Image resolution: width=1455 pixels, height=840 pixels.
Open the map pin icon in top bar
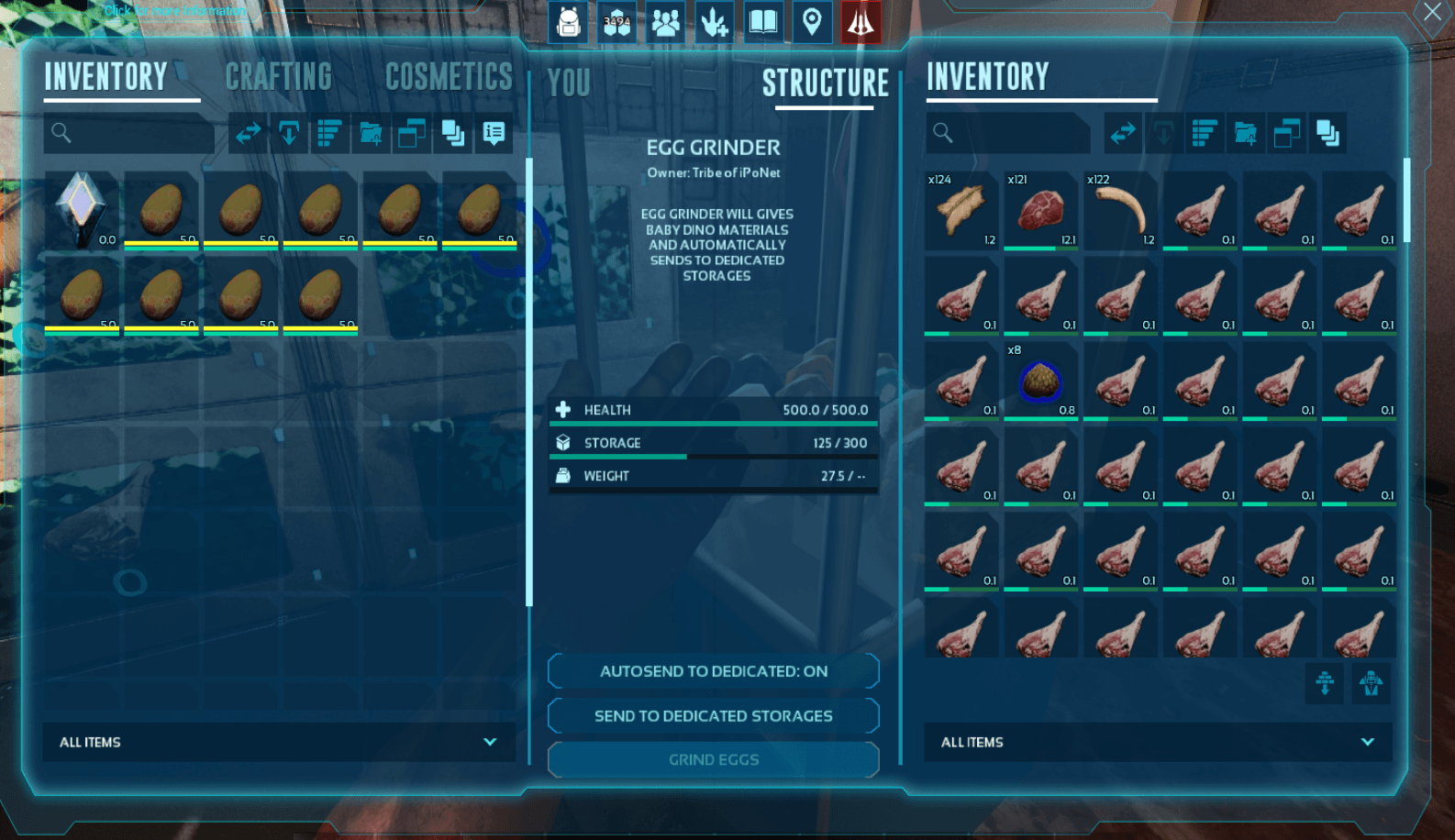click(812, 22)
